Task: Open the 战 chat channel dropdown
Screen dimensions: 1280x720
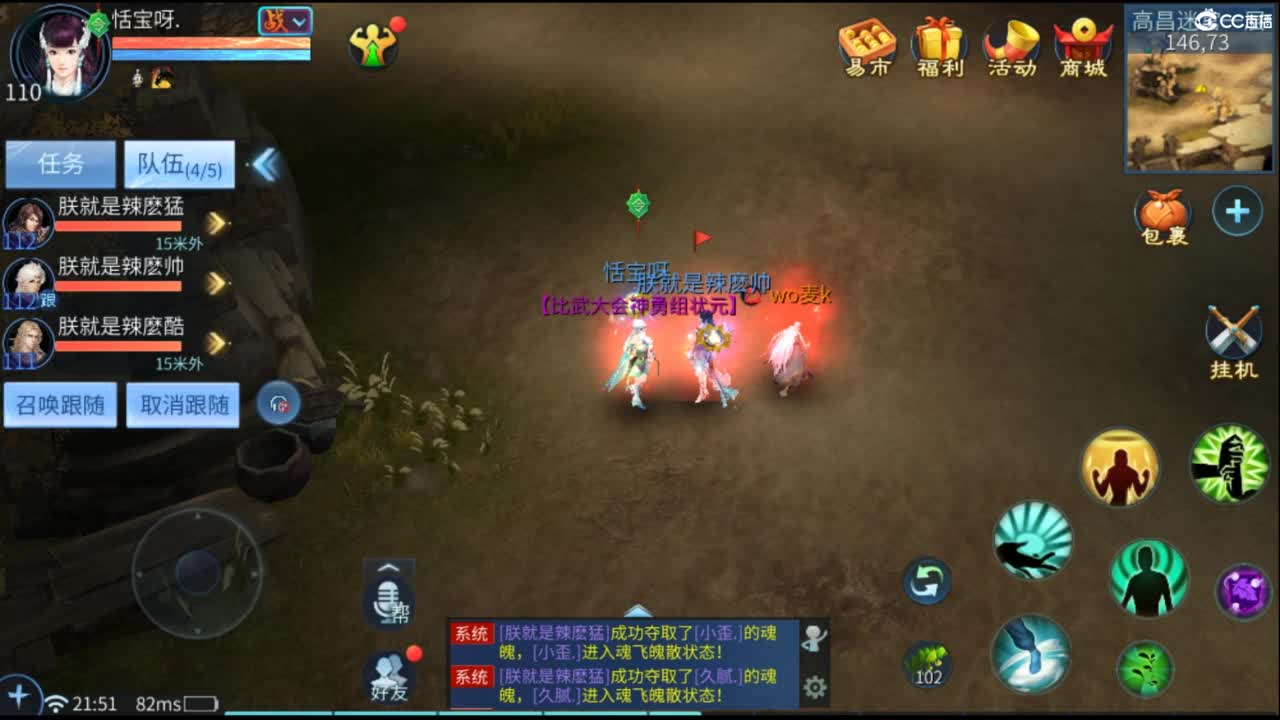Action: [x=283, y=22]
